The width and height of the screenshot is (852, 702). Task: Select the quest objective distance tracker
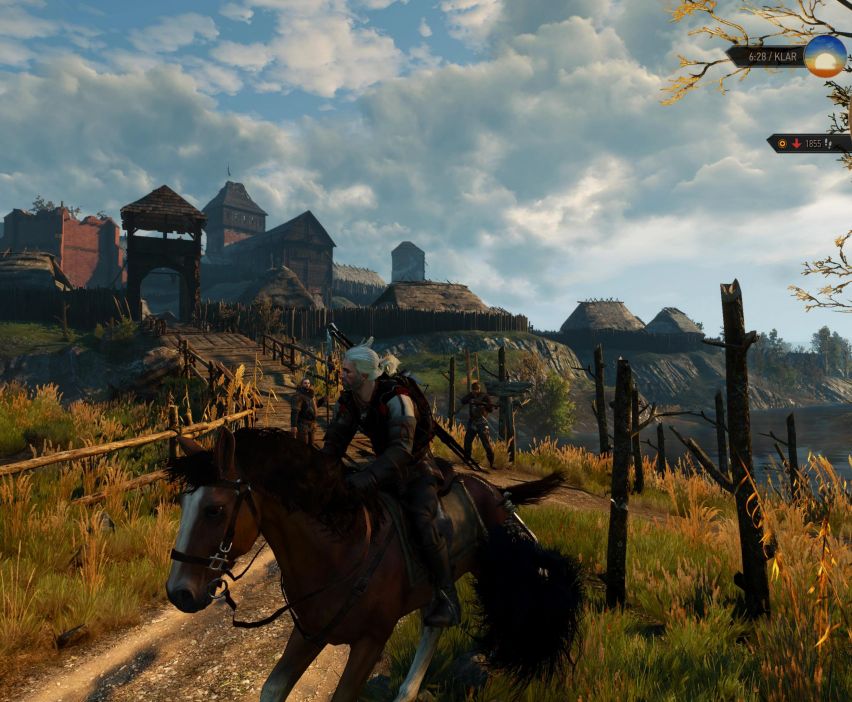coord(809,143)
